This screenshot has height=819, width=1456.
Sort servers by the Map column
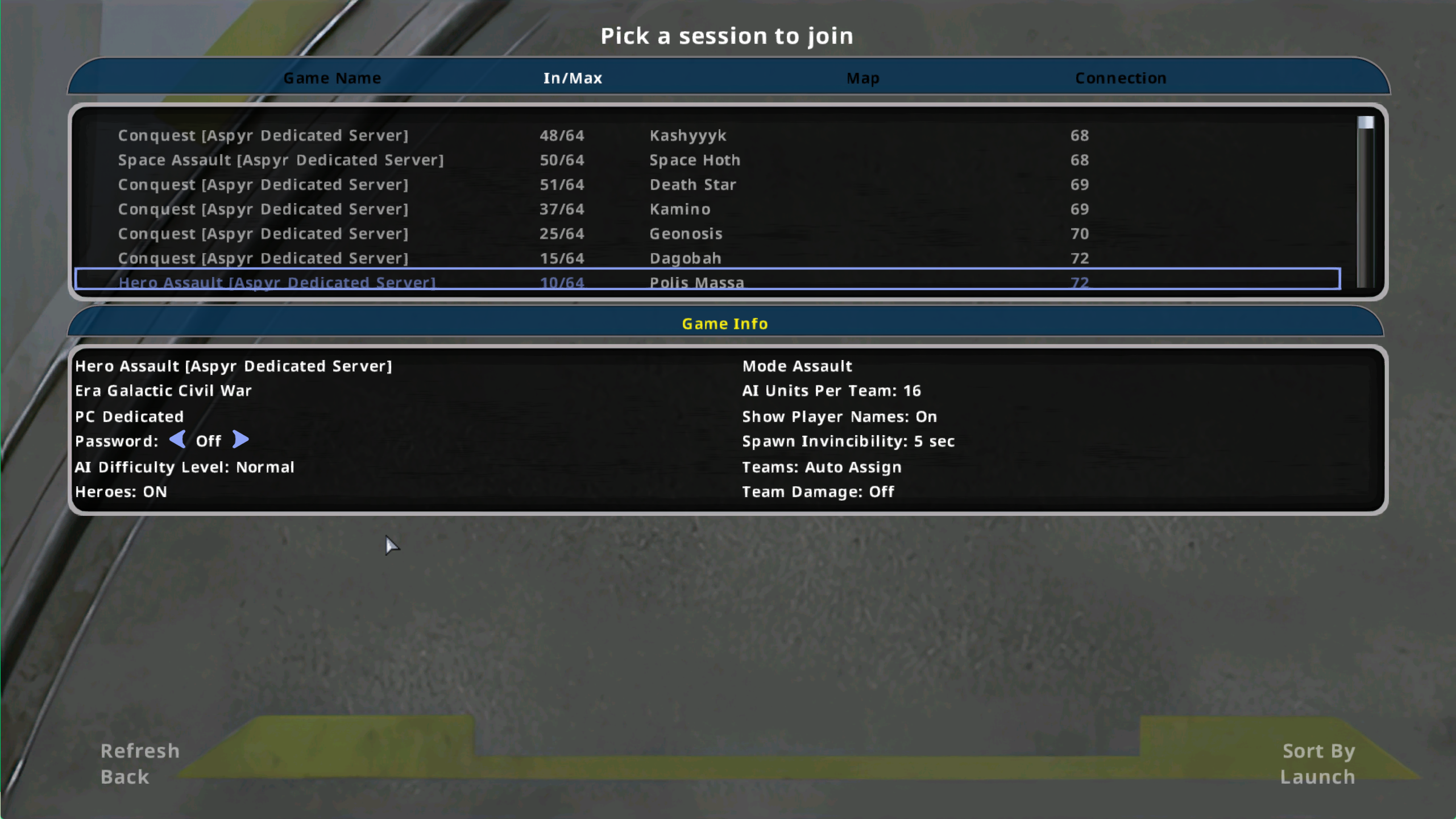tap(862, 78)
